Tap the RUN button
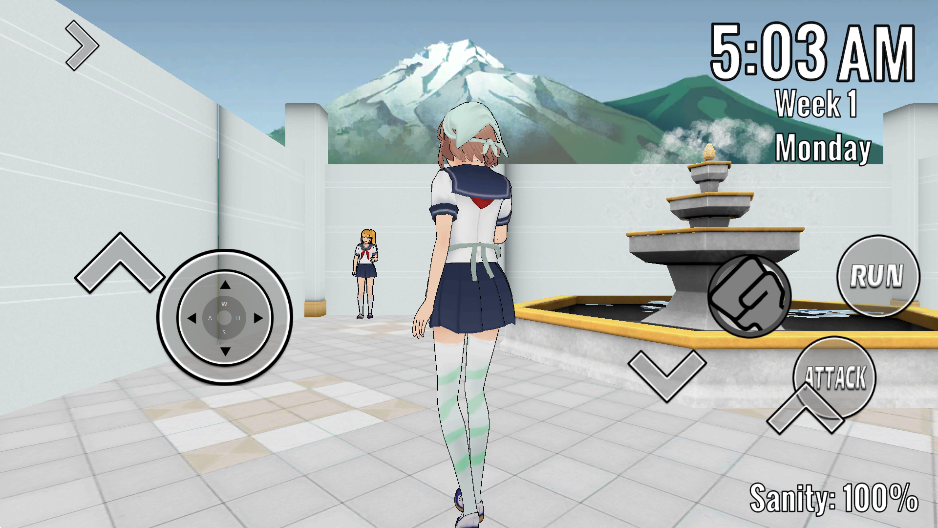The width and height of the screenshot is (938, 528). [x=878, y=276]
